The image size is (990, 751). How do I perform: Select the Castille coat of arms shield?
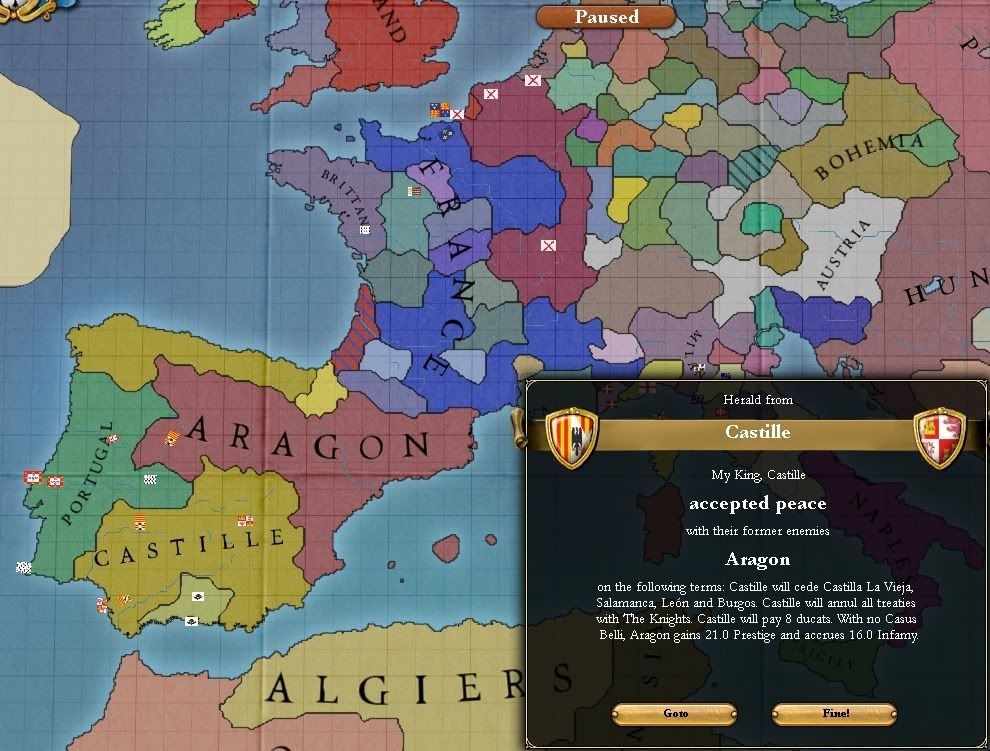(940, 437)
